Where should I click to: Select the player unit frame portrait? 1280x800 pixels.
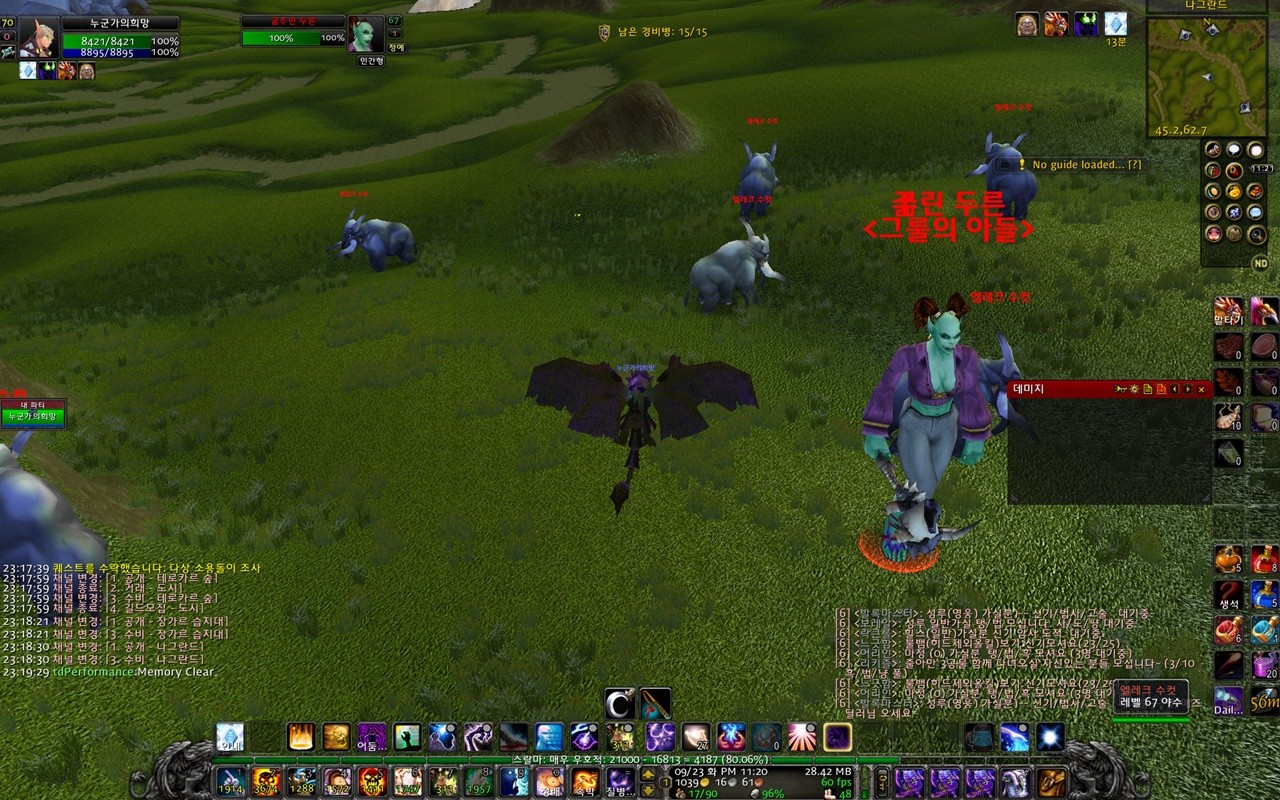pyautogui.click(x=39, y=38)
